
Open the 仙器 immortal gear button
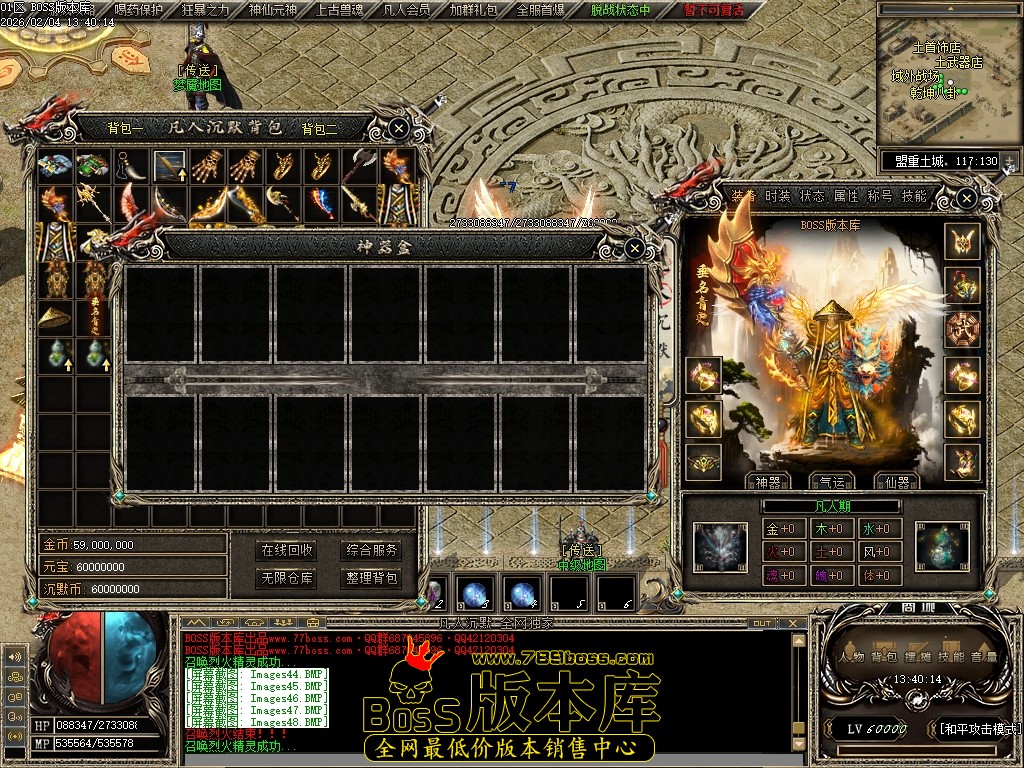(897, 481)
